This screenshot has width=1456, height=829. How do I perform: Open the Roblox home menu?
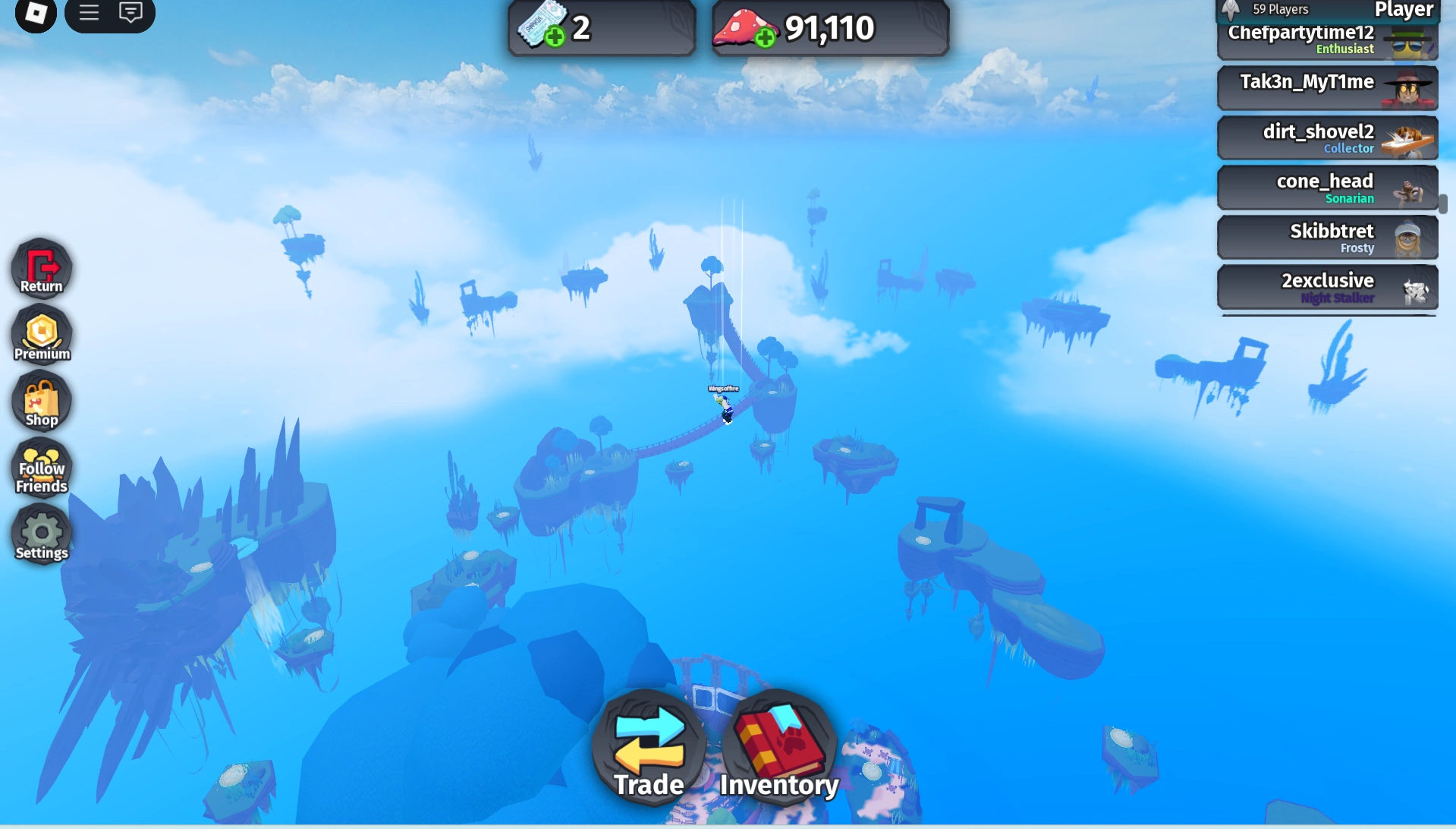point(35,13)
